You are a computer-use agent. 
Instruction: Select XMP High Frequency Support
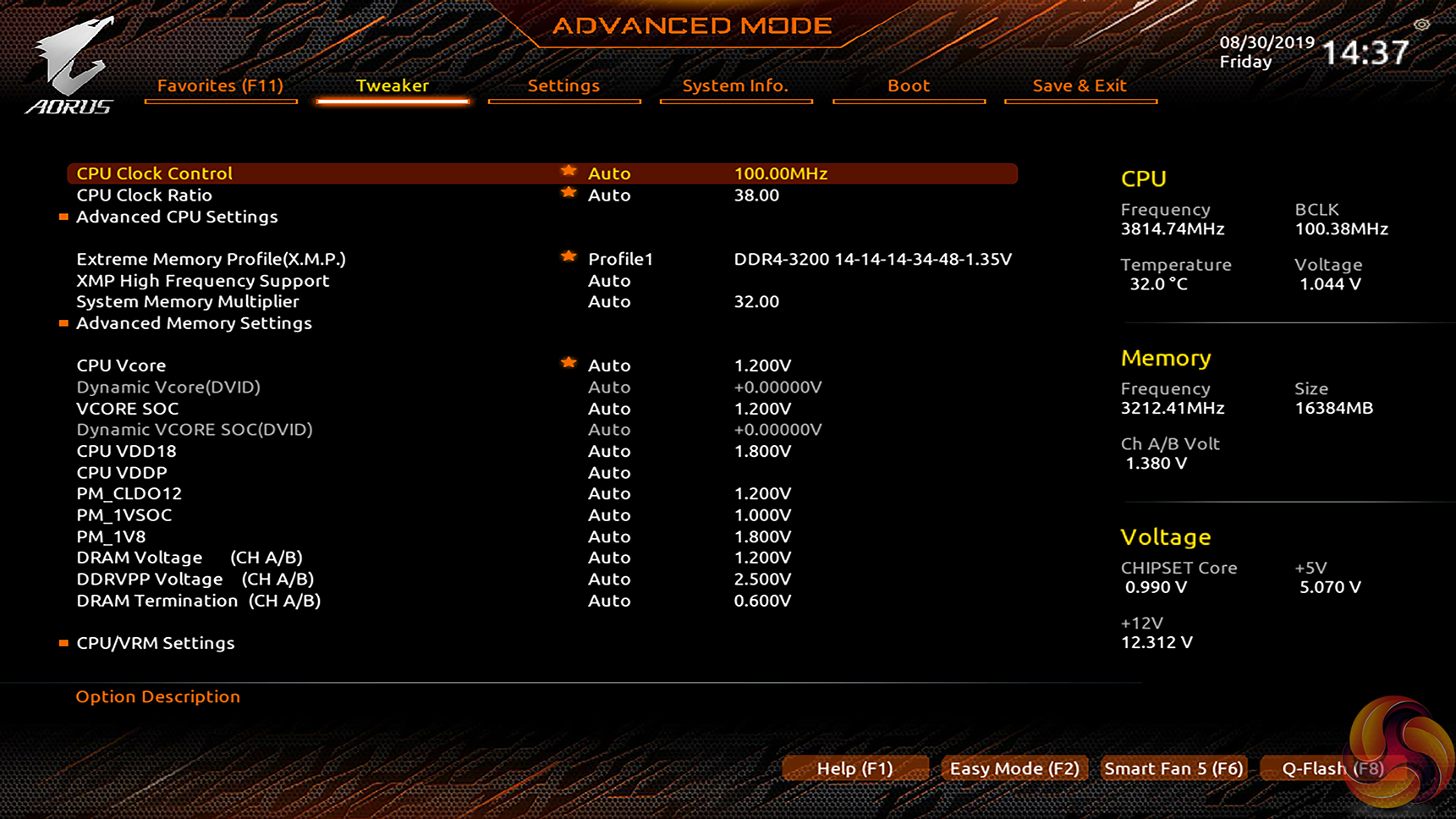coord(202,281)
